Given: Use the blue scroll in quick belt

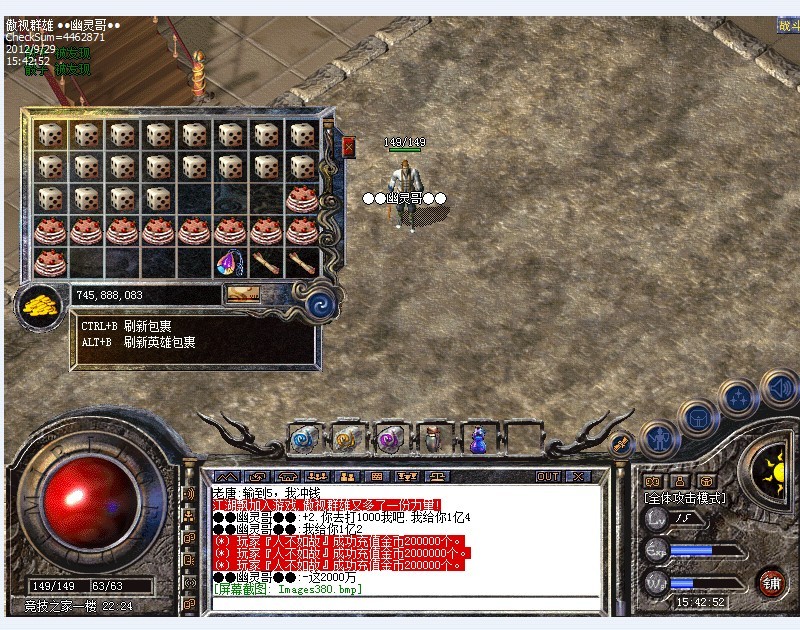Looking at the screenshot, I should 304,437.
